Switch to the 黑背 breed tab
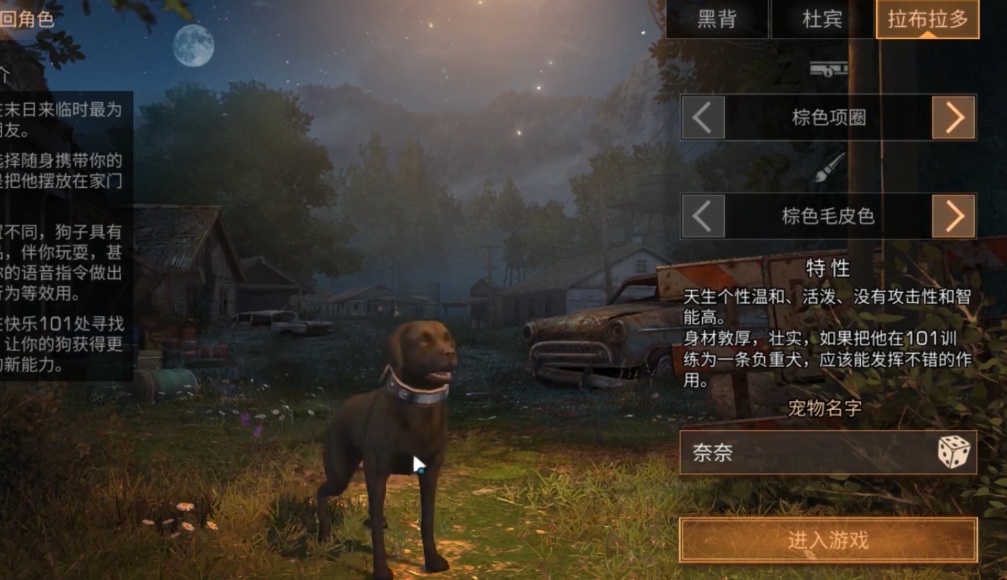Image resolution: width=1007 pixels, height=580 pixels. point(717,19)
